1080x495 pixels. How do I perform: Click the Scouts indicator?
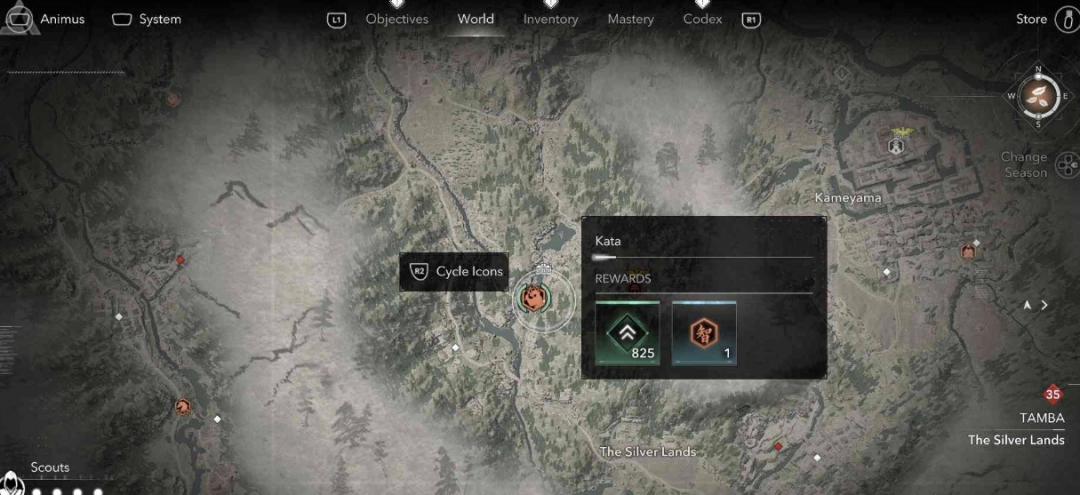tap(50, 468)
